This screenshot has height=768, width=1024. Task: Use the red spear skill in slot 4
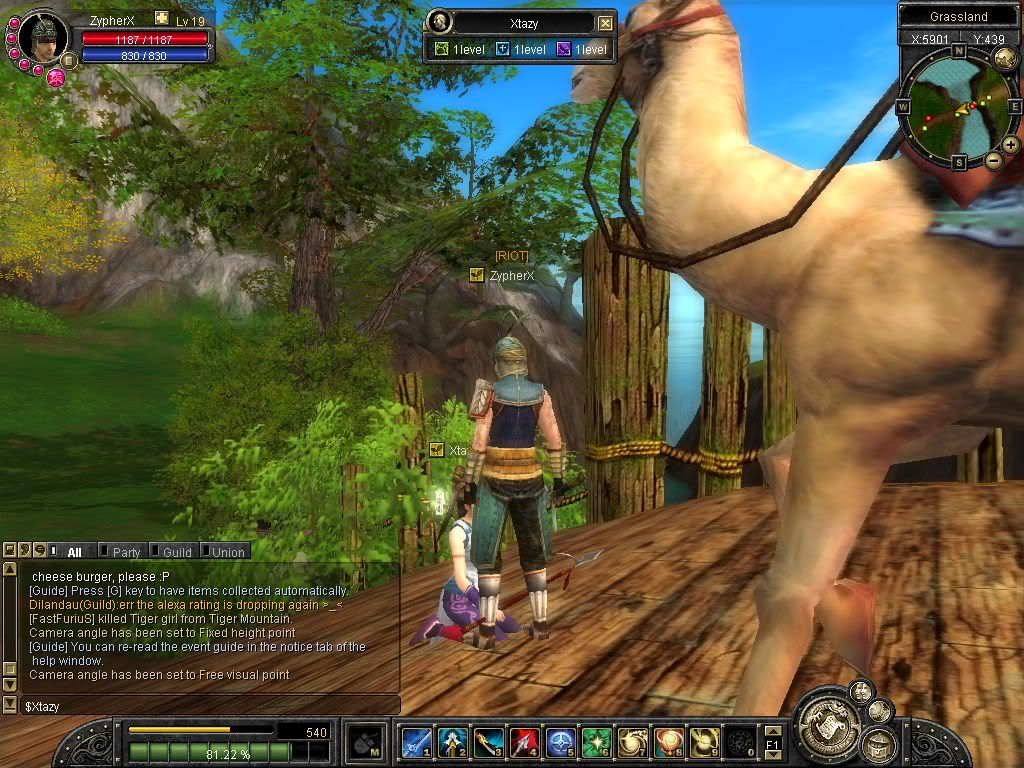[524, 742]
